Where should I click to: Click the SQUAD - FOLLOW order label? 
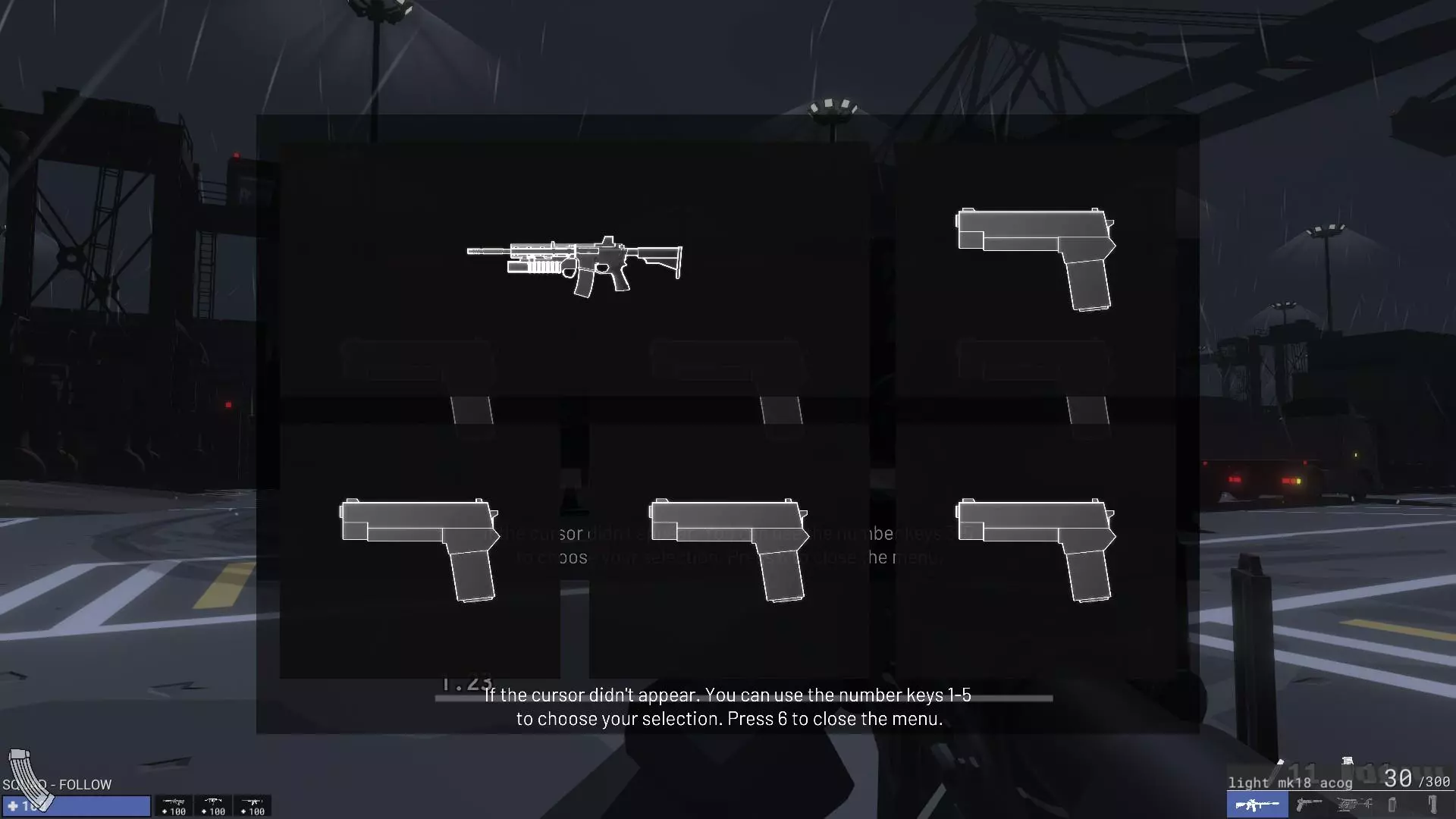[58, 785]
